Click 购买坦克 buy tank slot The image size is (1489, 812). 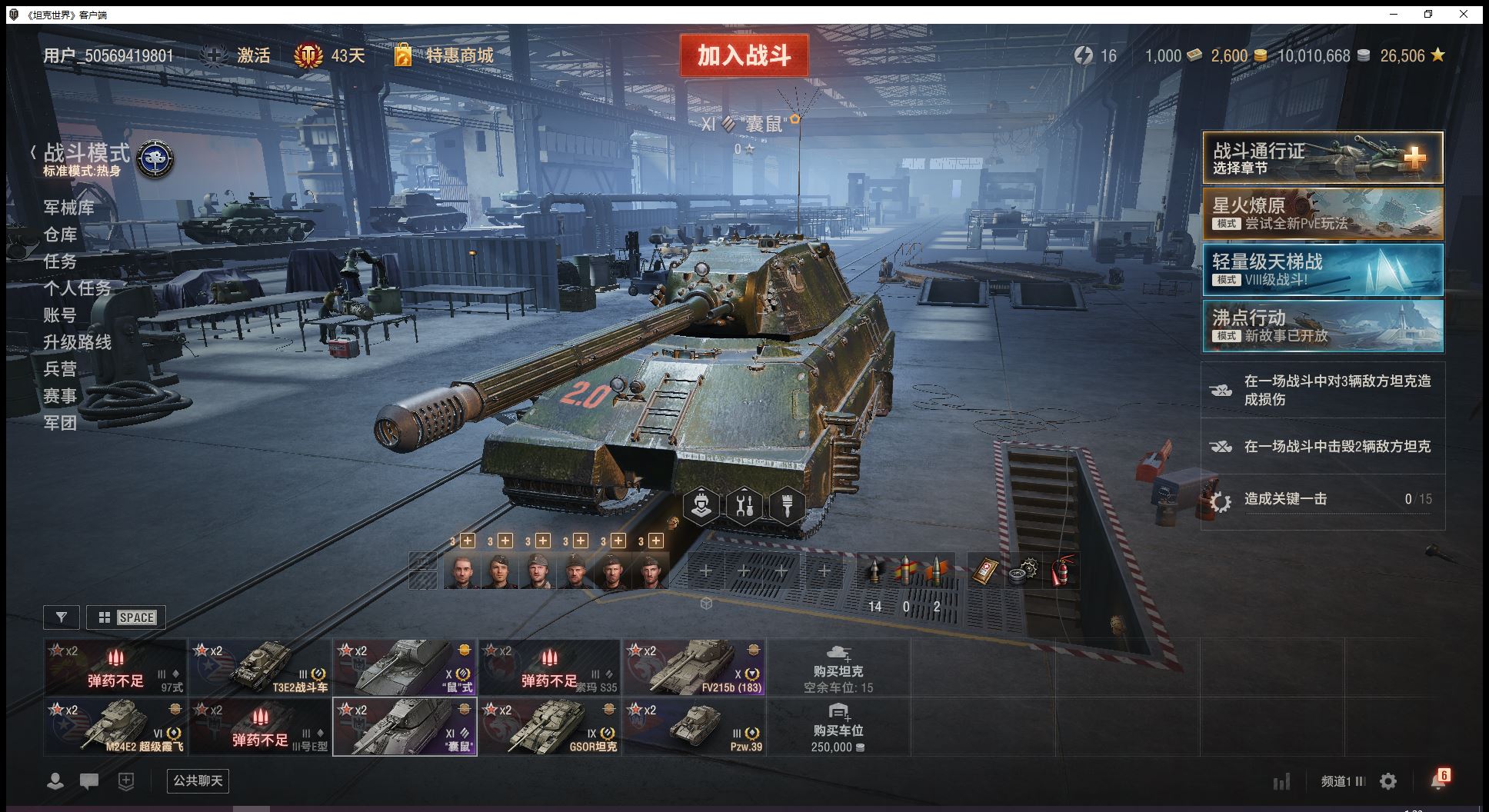pos(838,667)
